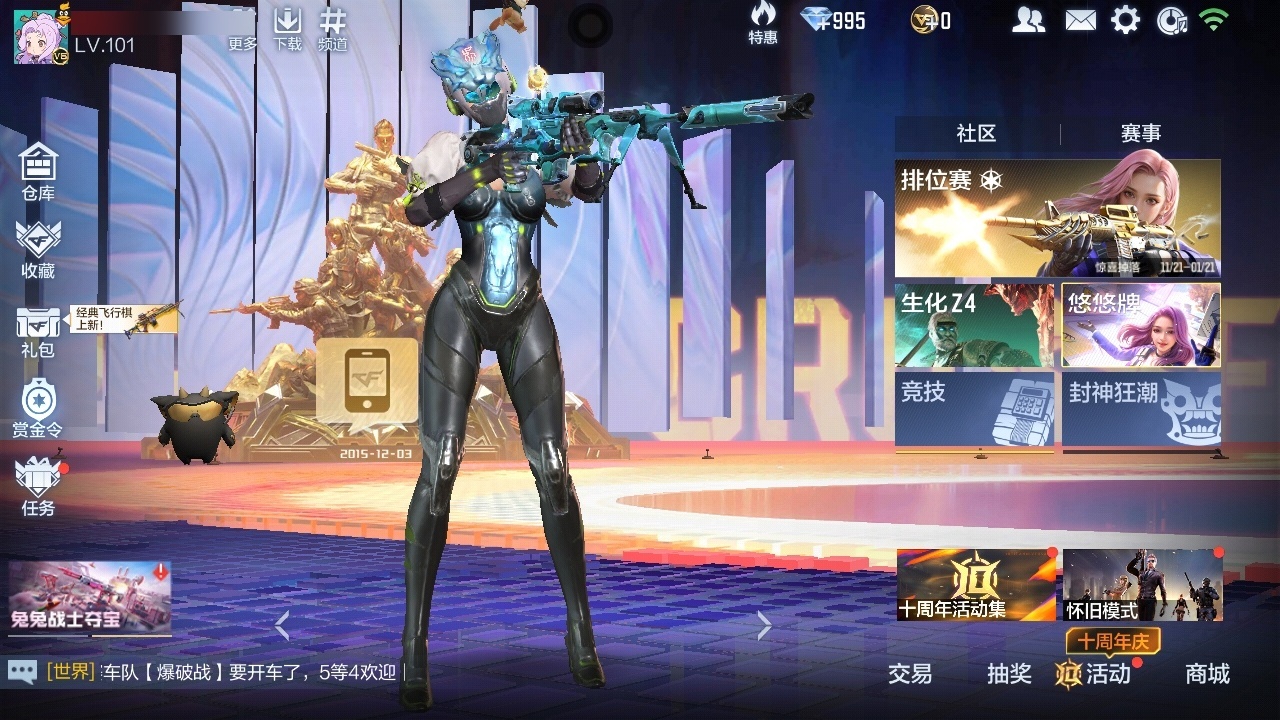Open the mail inbox

pos(1080,20)
